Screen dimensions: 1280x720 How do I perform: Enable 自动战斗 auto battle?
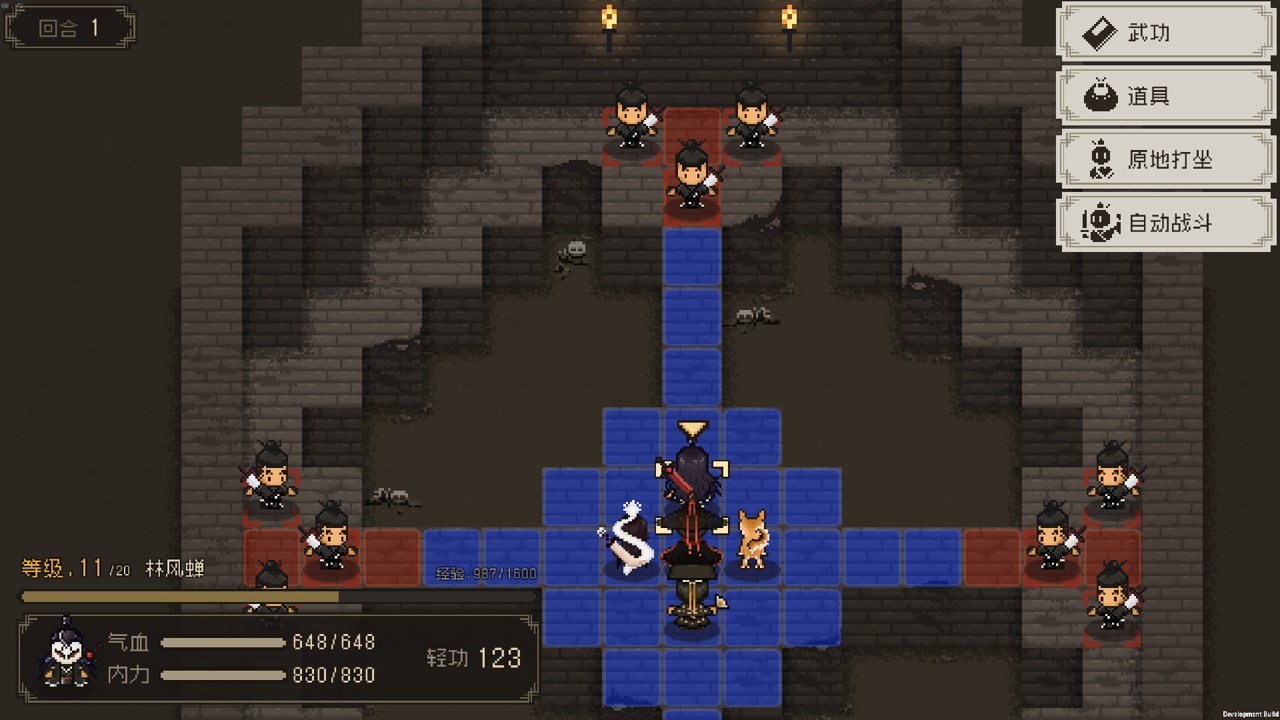(x=1166, y=222)
